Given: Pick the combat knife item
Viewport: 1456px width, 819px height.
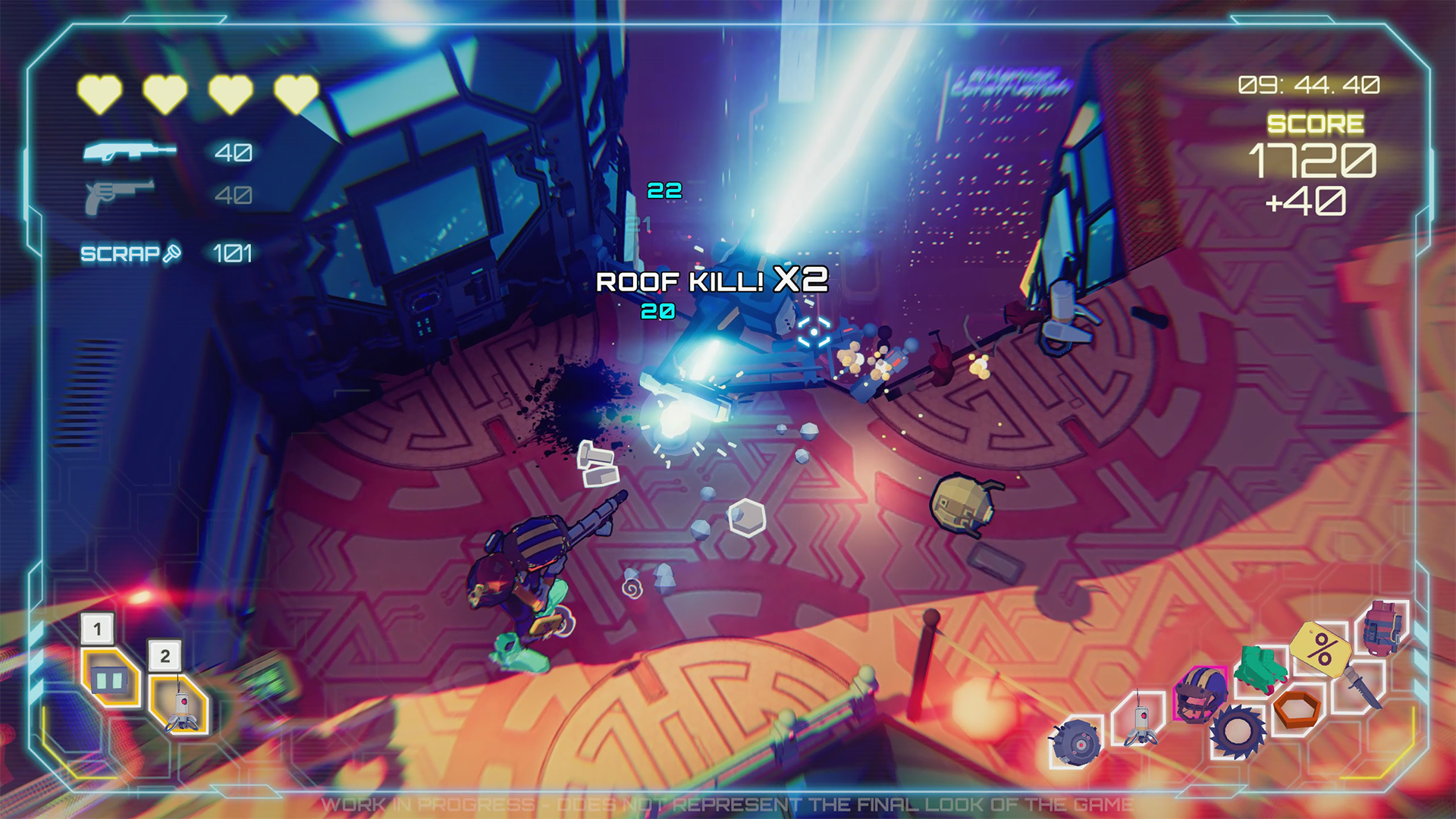Looking at the screenshot, I should [x=1363, y=686].
